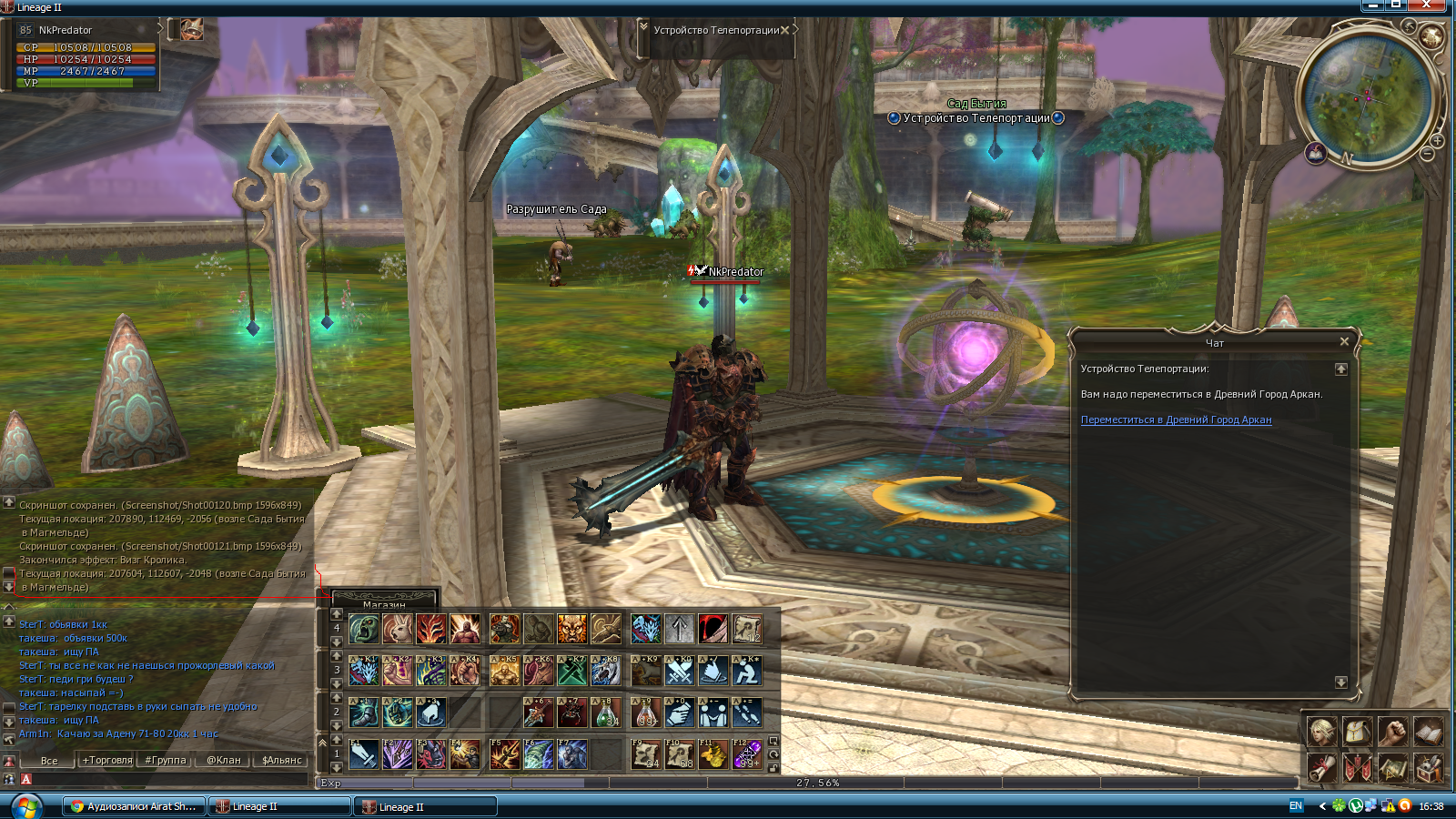Select the @Клан chat tab
1456x819 pixels.
pos(223,760)
